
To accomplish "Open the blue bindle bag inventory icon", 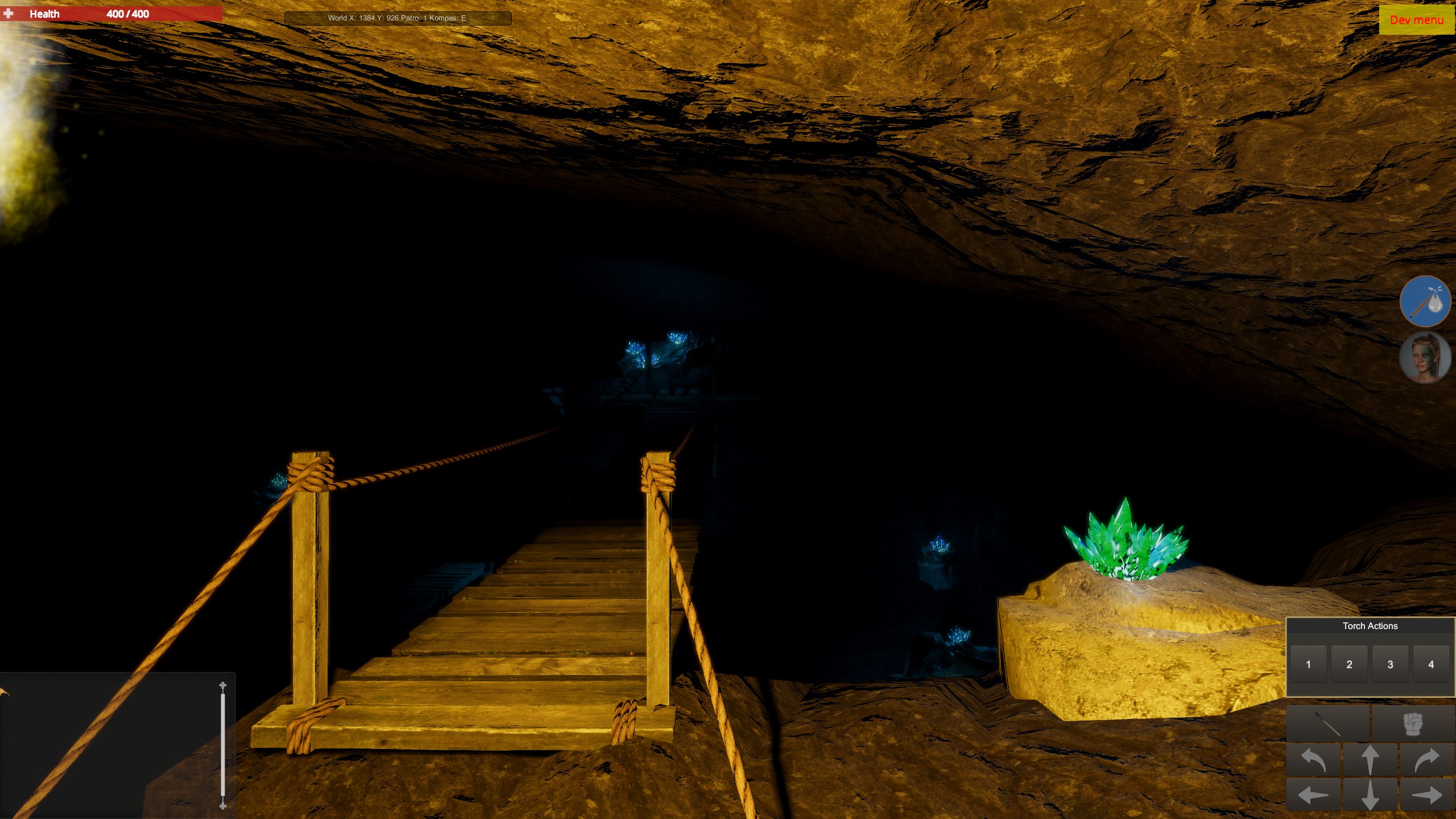I will [1425, 301].
